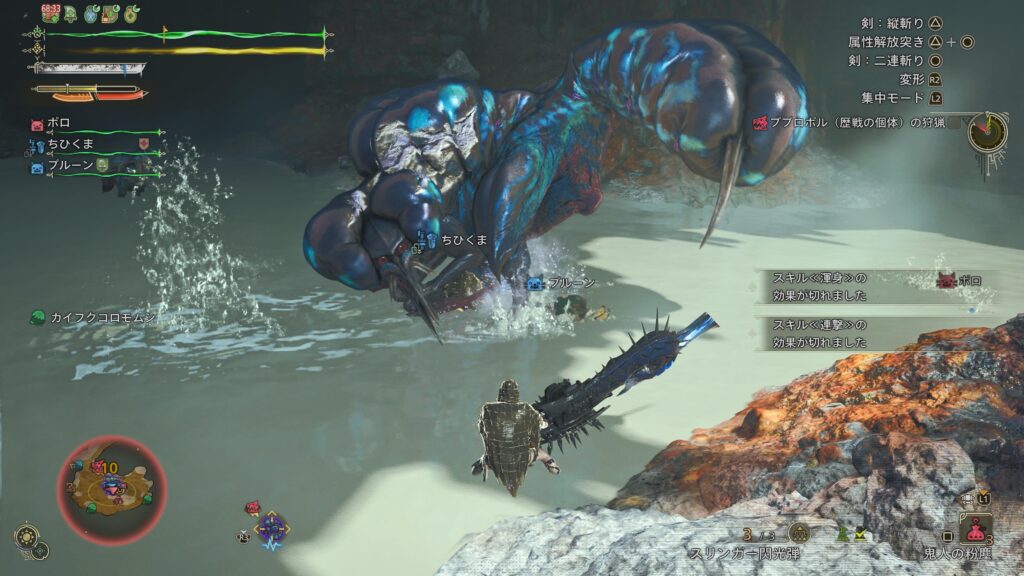This screenshot has height=576, width=1024.
Task: Open the ププロポル hunt quest objective
Action: [856, 123]
